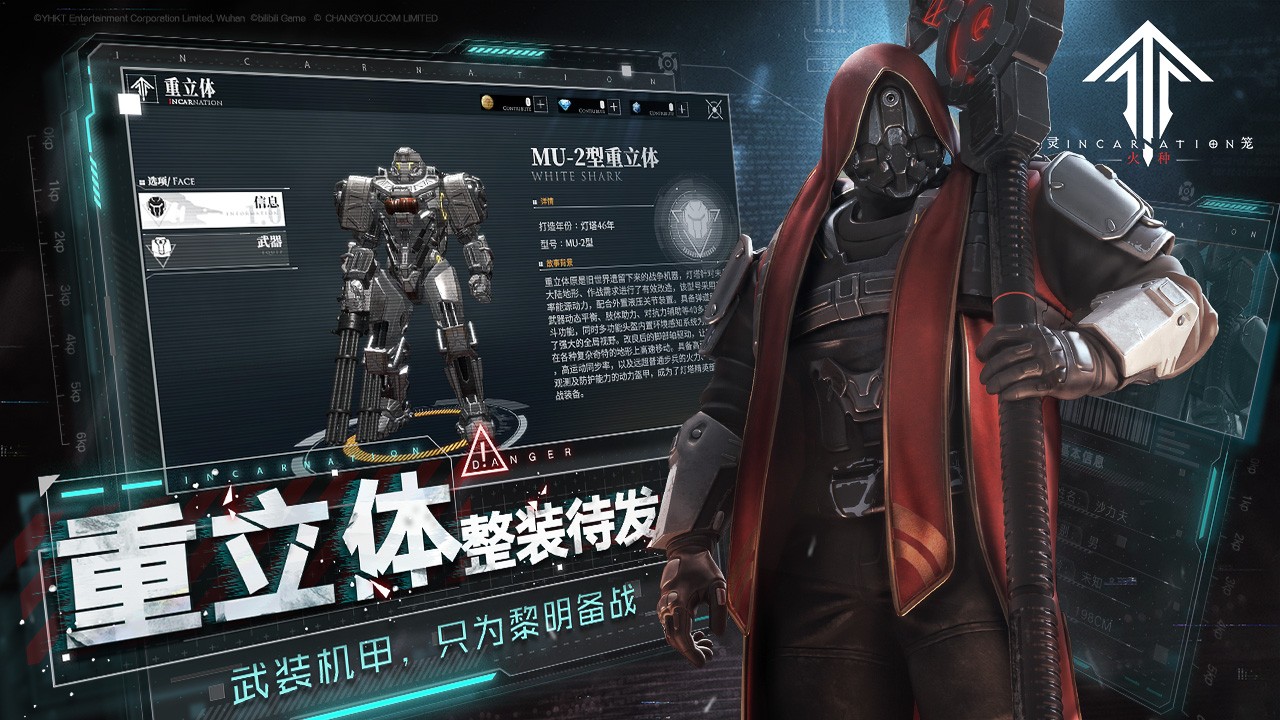Click the blue gem currency icon

pos(638,108)
